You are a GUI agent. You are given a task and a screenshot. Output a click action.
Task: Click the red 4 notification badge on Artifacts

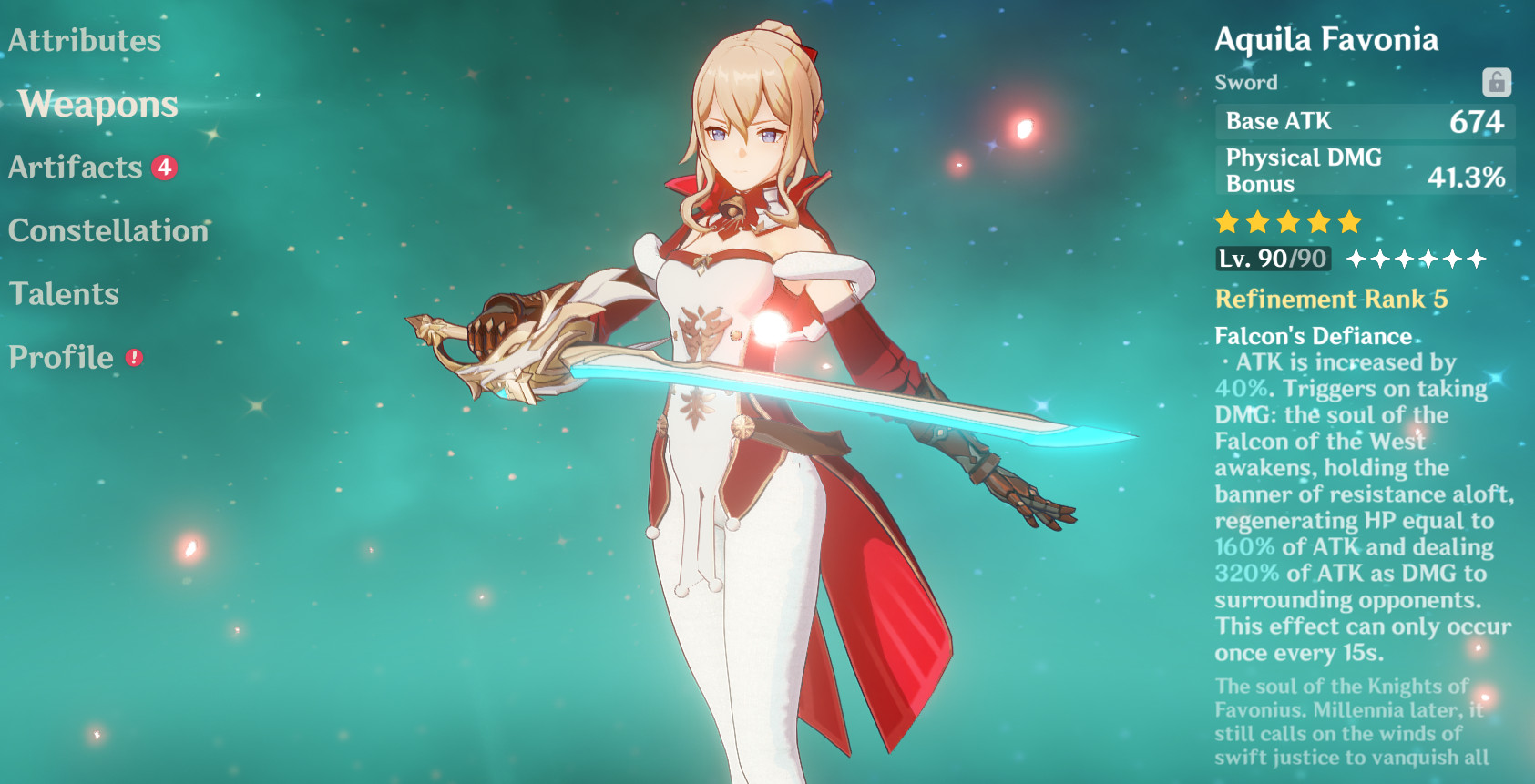click(x=162, y=168)
